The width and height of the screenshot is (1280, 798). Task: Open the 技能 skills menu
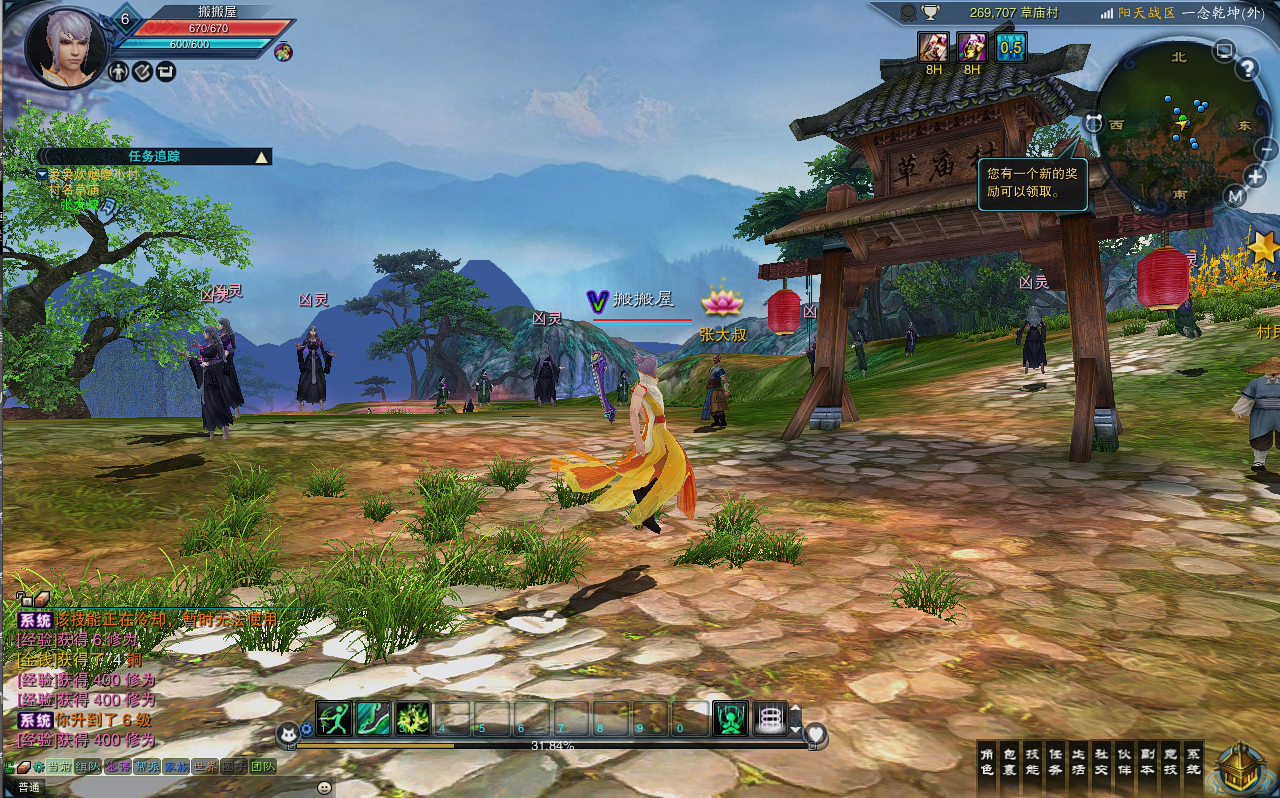(1033, 762)
